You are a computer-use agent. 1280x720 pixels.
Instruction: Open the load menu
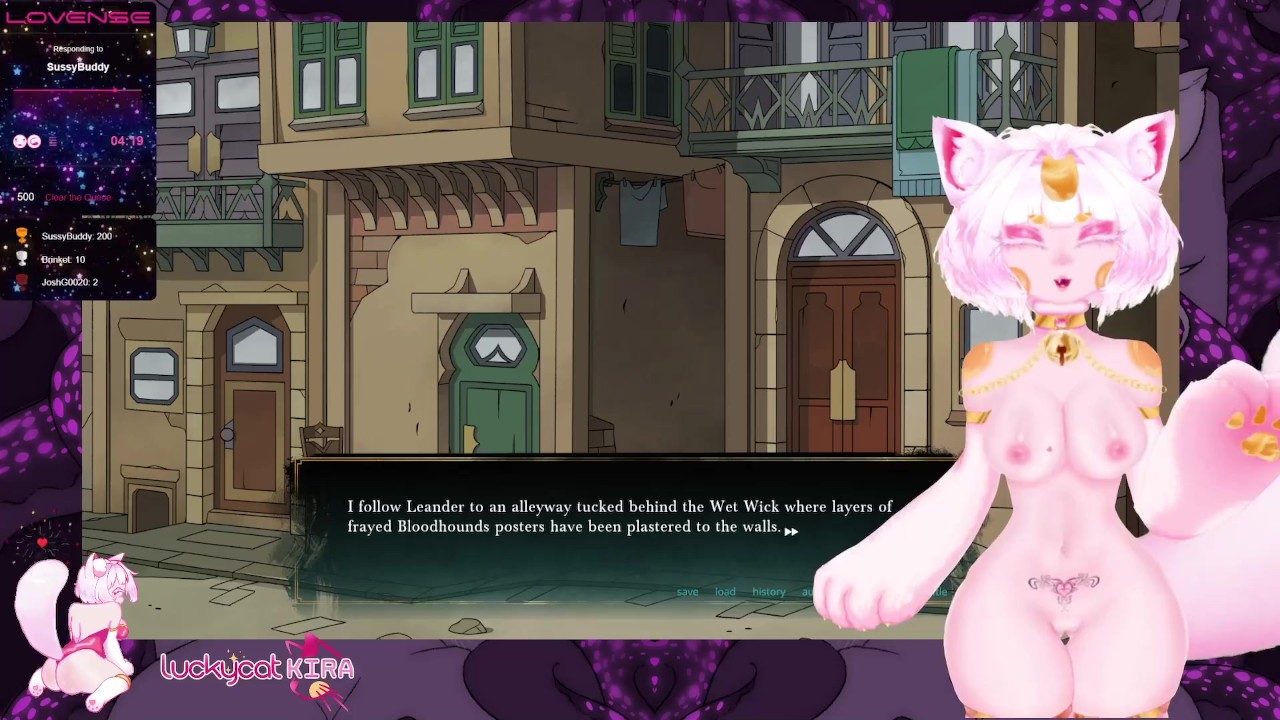click(725, 592)
